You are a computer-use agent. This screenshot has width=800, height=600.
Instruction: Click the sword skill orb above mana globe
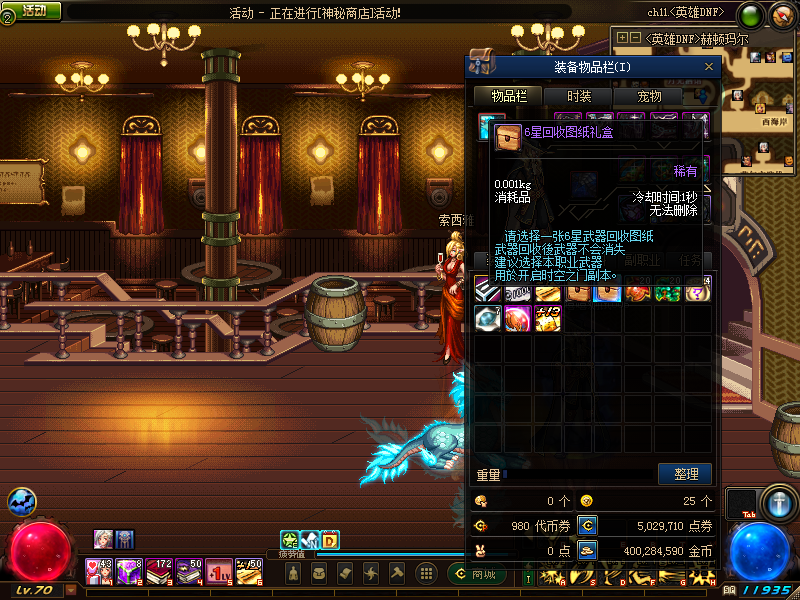(x=776, y=500)
